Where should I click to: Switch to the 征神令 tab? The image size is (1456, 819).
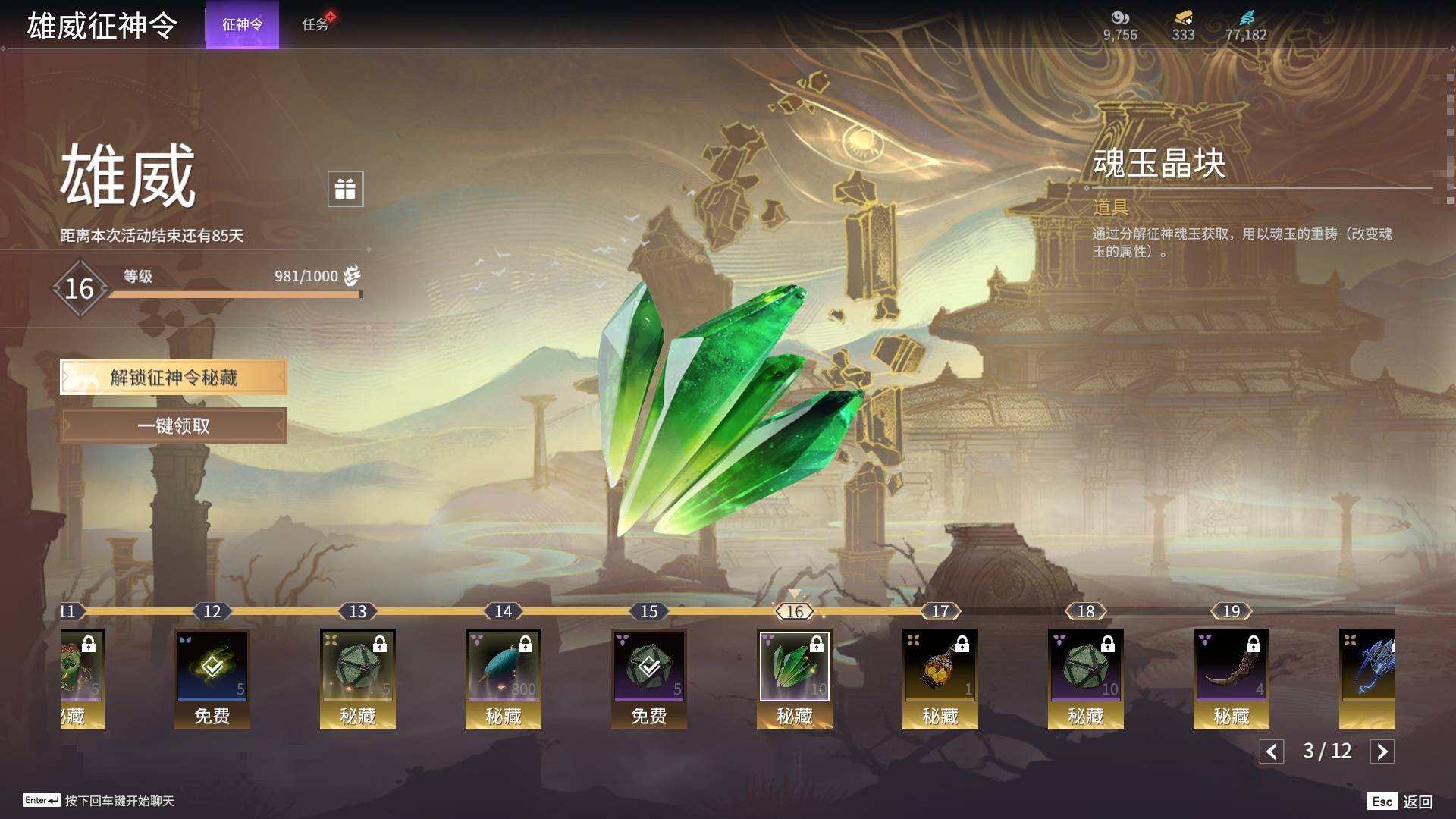(x=242, y=24)
